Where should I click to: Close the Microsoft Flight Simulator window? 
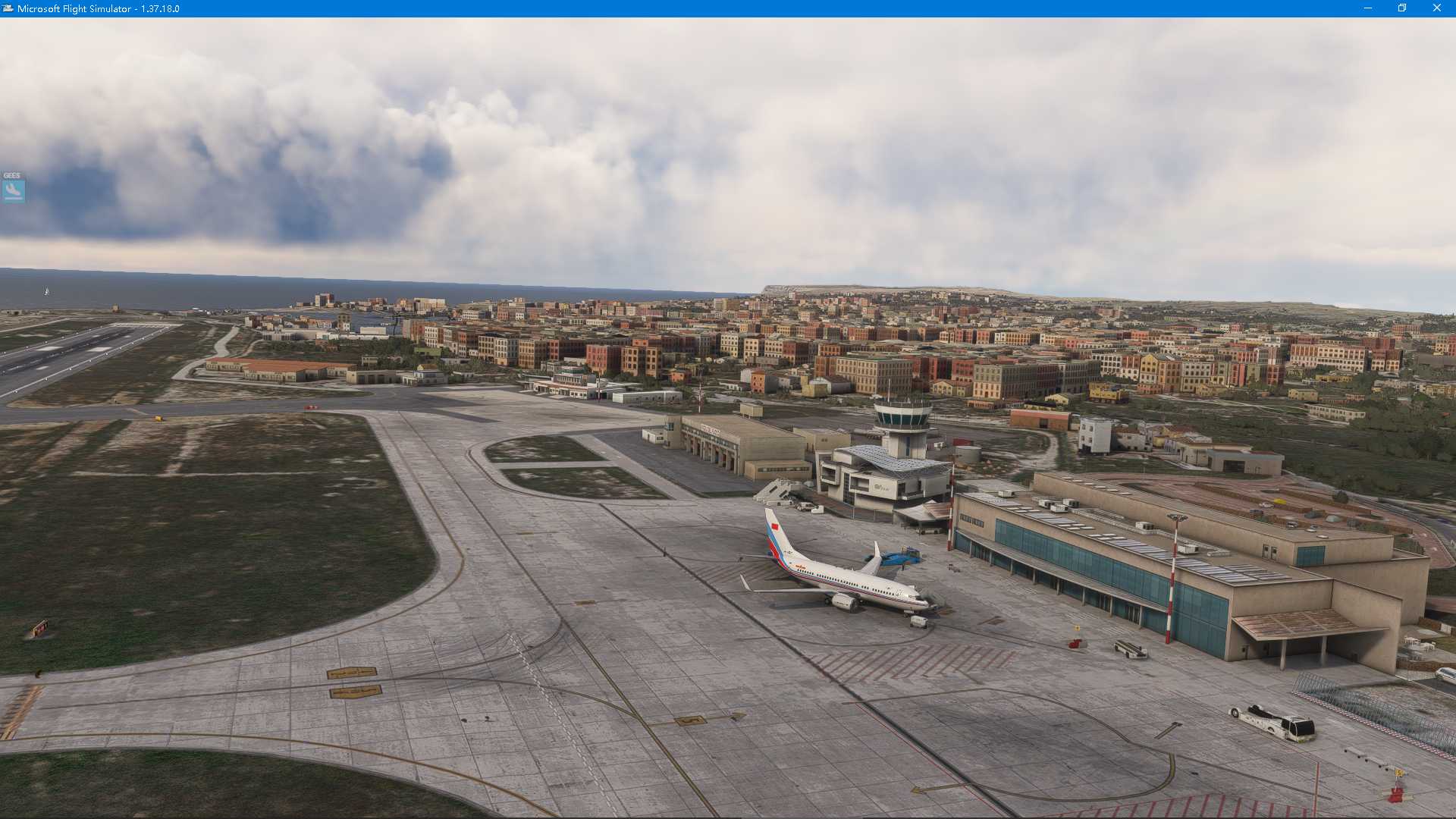pyautogui.click(x=1436, y=8)
